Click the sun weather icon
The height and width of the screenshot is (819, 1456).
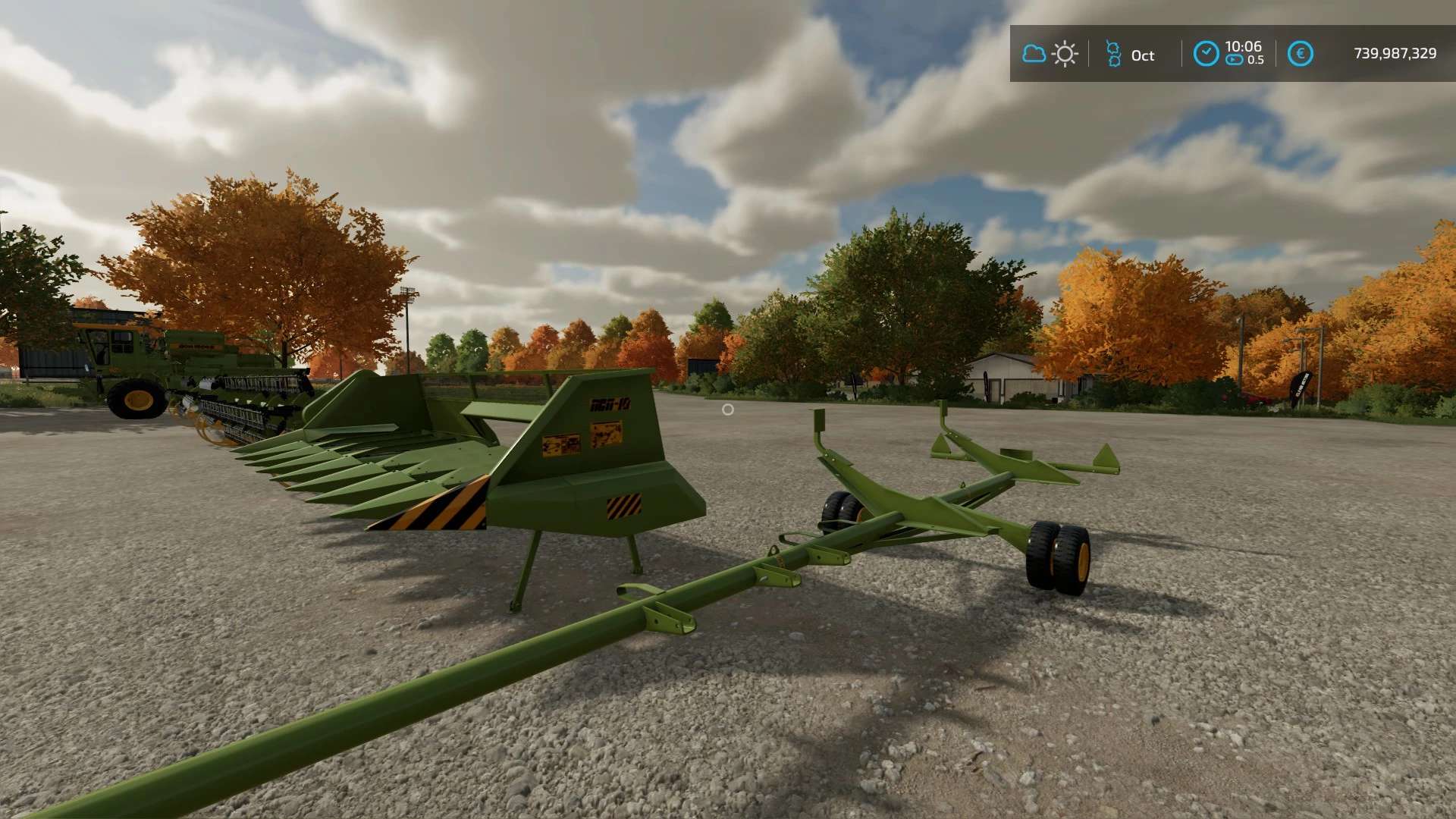click(1065, 54)
